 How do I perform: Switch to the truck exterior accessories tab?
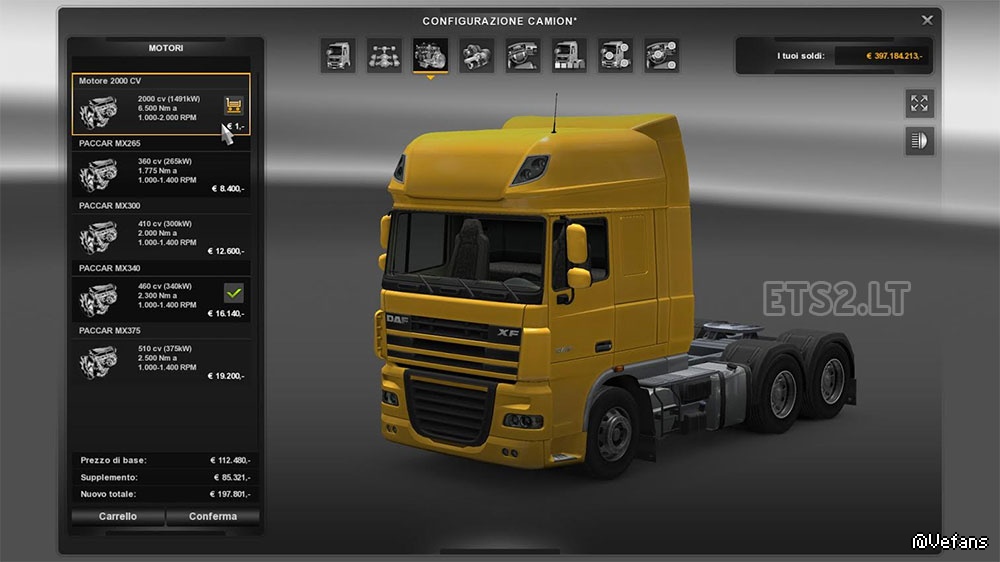[x=615, y=55]
